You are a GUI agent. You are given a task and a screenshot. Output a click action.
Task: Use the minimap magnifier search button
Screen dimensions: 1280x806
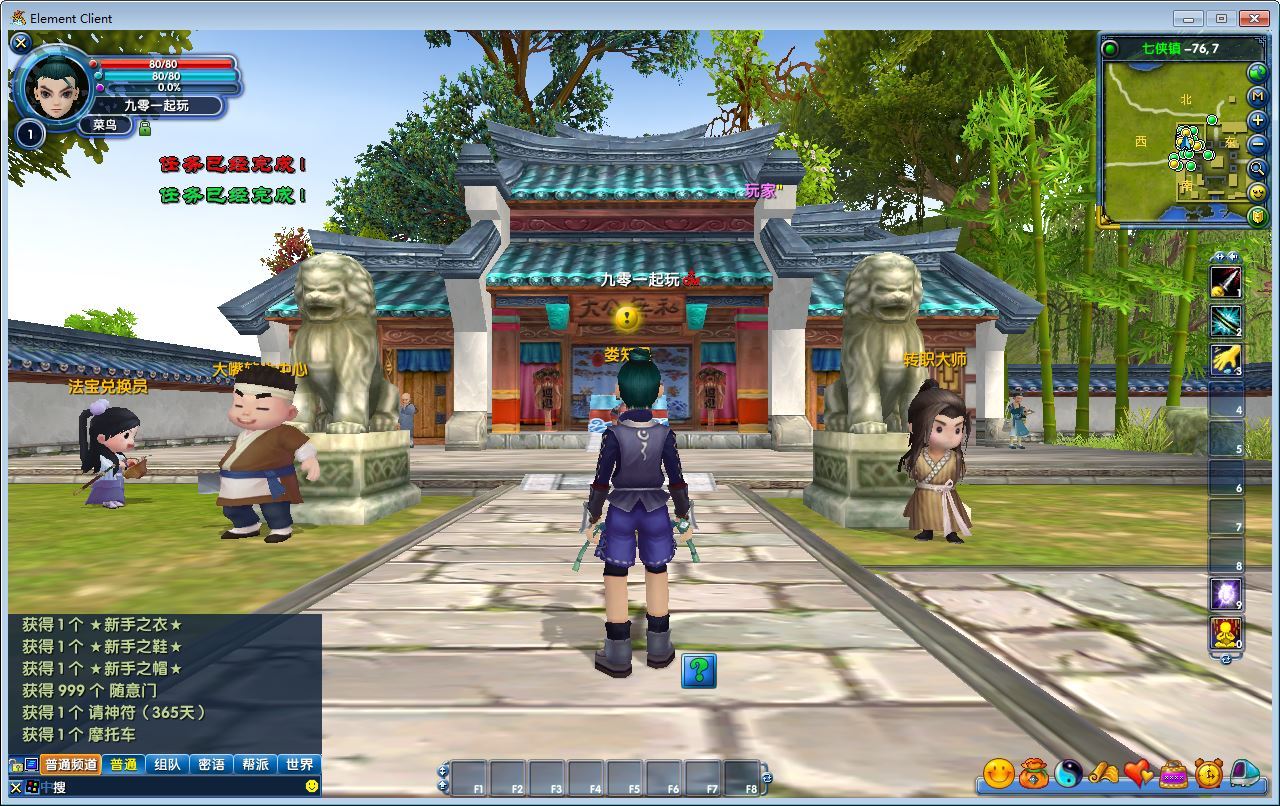tap(1258, 169)
